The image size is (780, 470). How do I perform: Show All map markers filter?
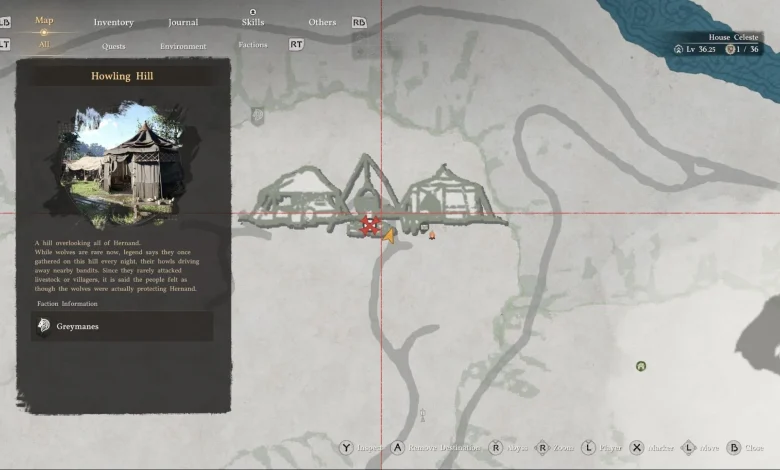point(44,45)
